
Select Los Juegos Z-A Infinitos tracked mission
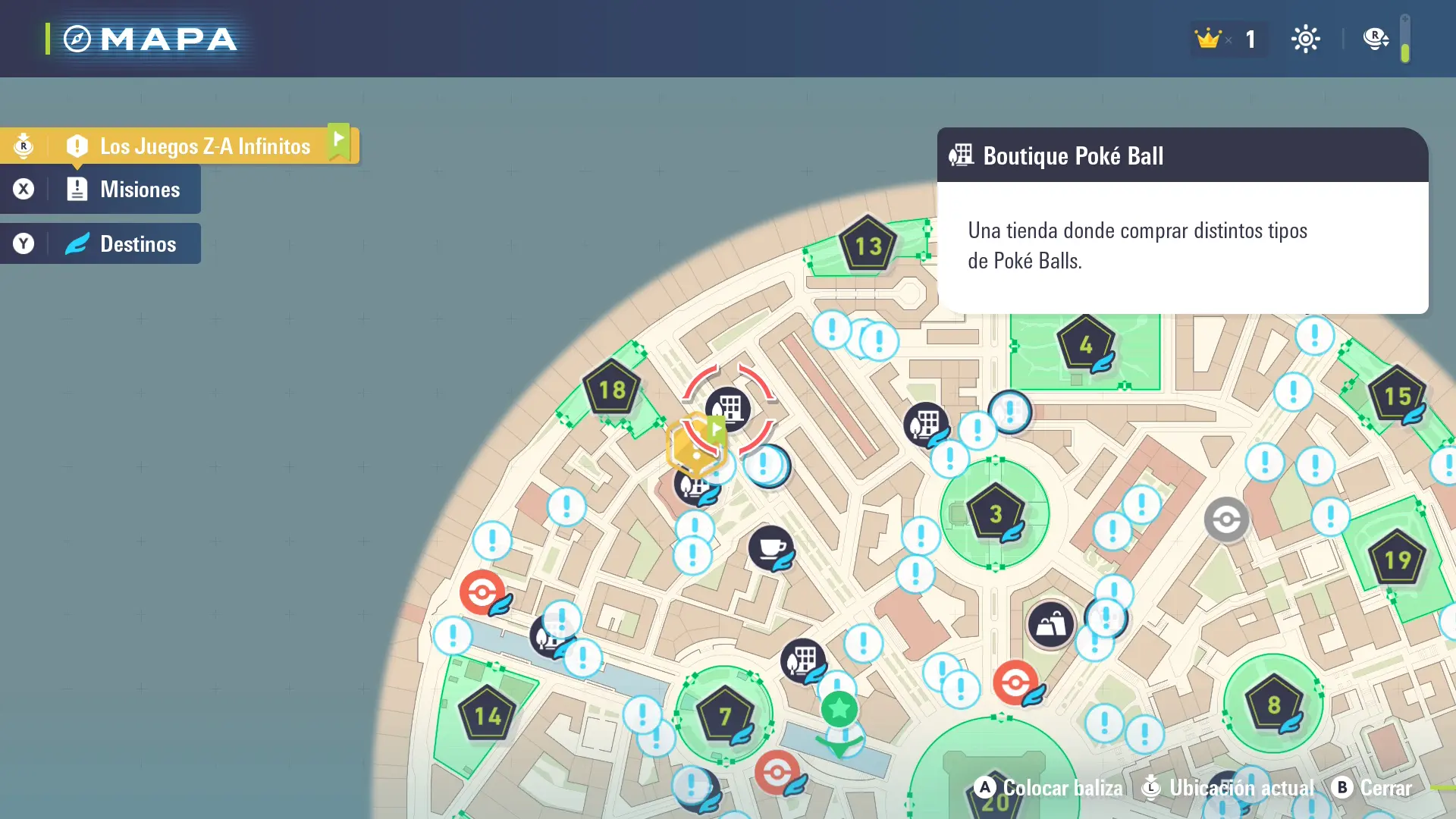[205, 146]
